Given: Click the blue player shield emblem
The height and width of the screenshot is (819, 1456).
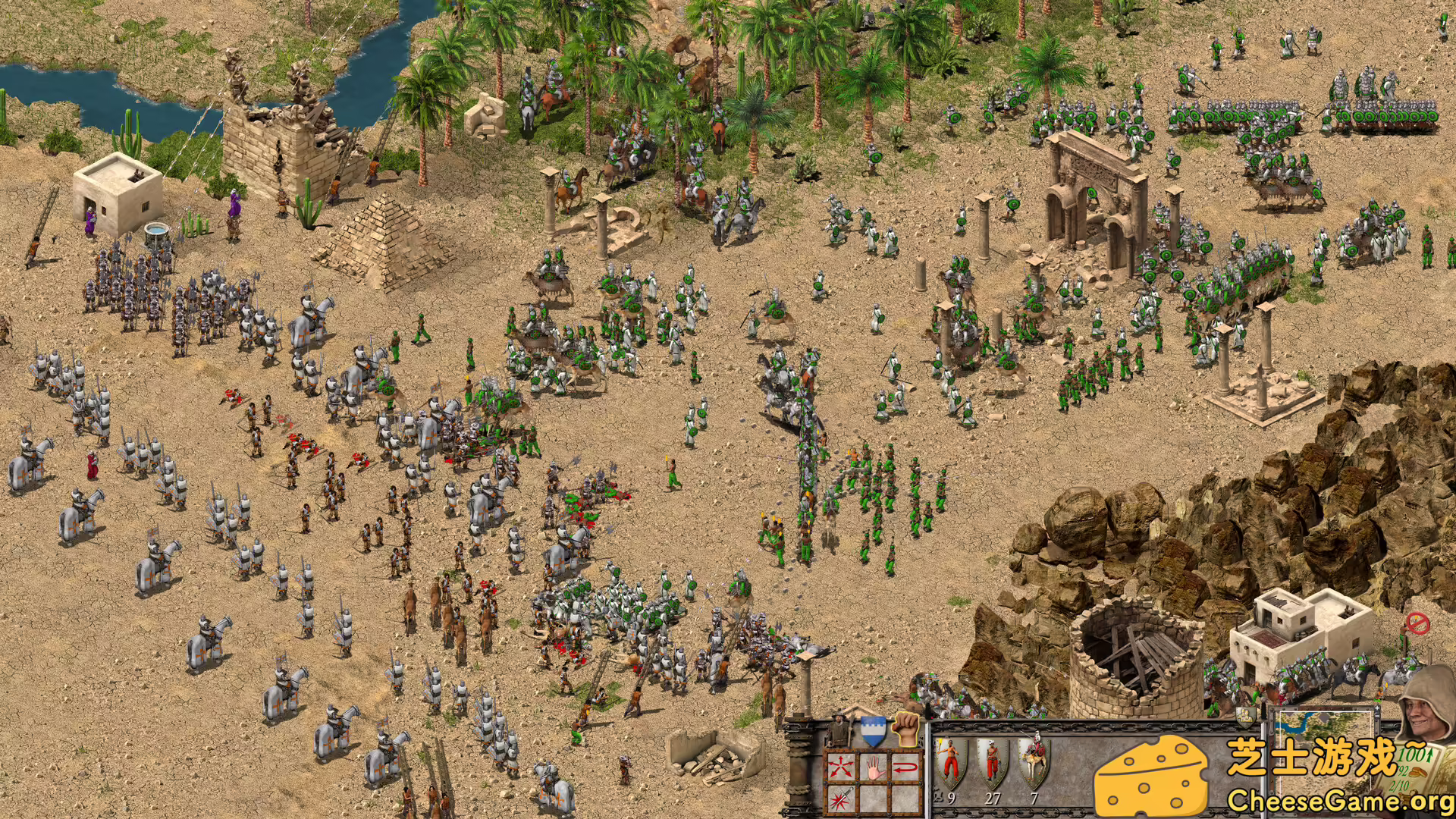Looking at the screenshot, I should coord(874,731).
